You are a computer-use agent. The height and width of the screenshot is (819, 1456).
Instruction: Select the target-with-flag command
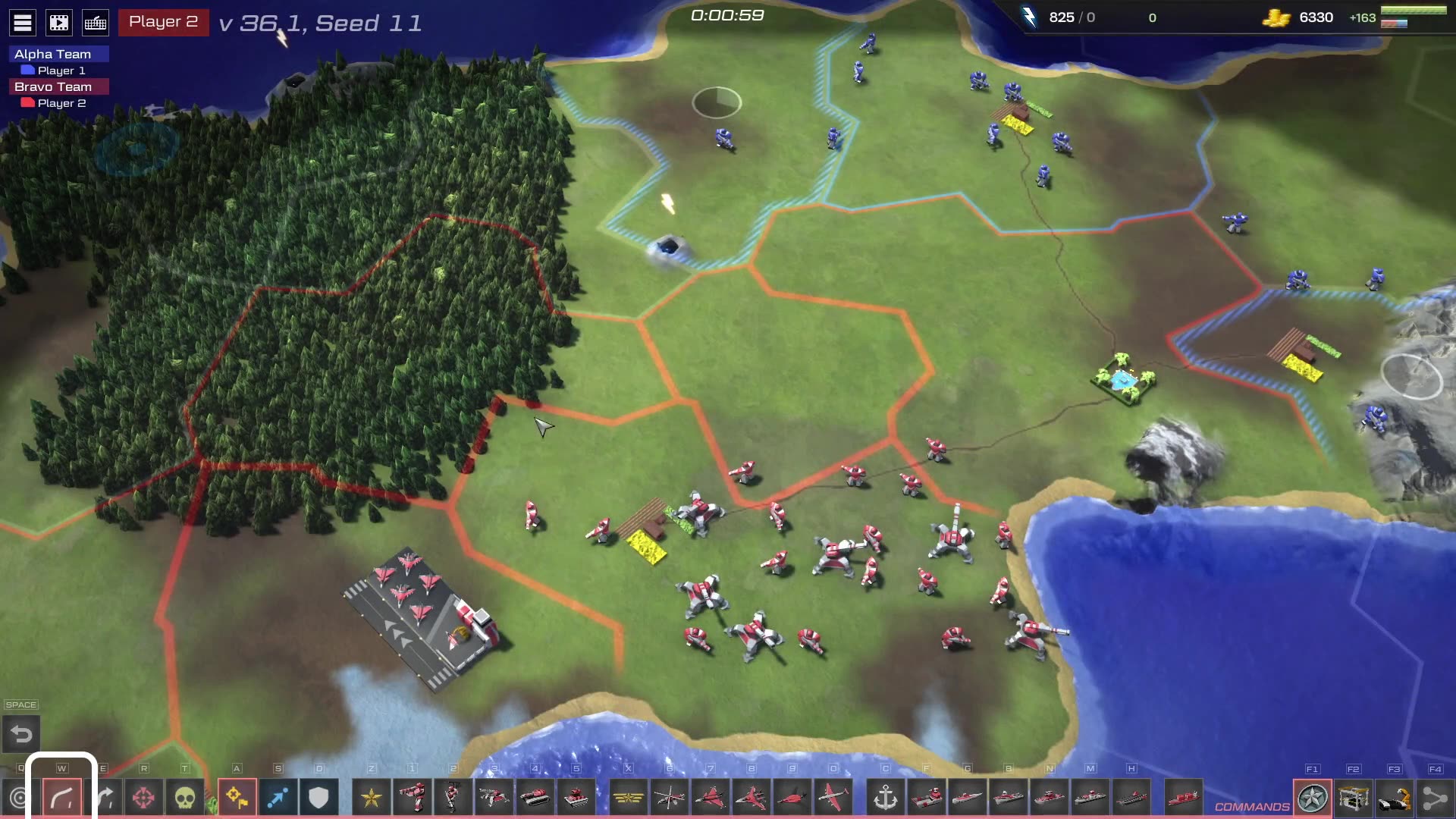(x=237, y=798)
